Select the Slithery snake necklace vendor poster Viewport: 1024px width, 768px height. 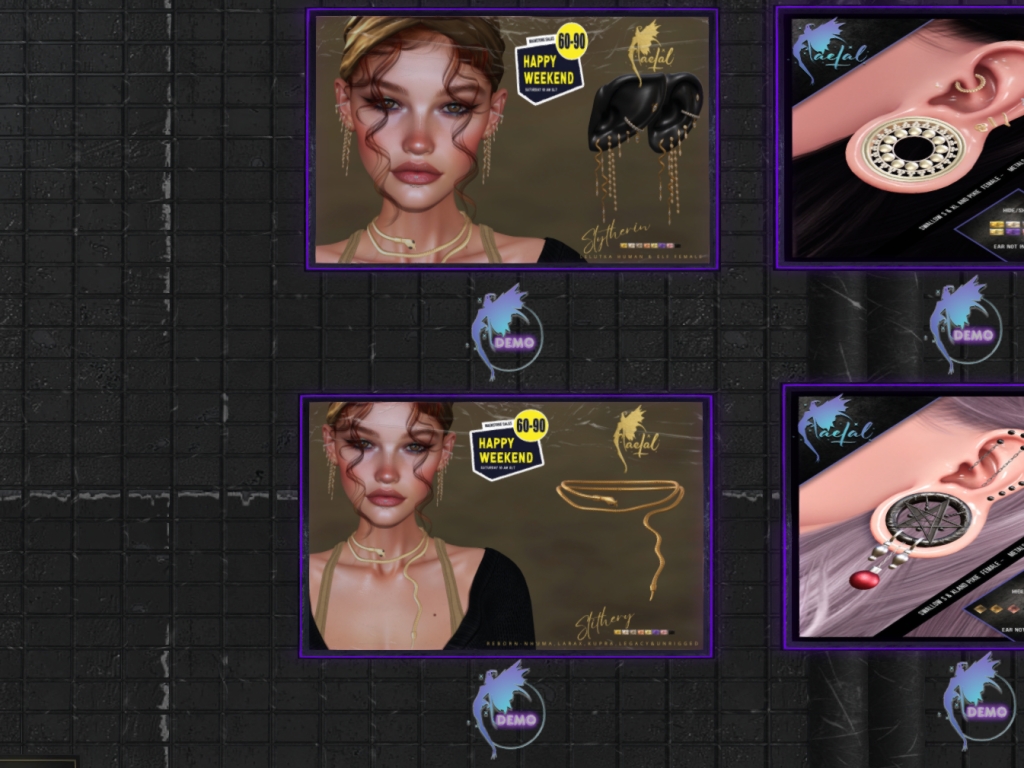point(506,525)
